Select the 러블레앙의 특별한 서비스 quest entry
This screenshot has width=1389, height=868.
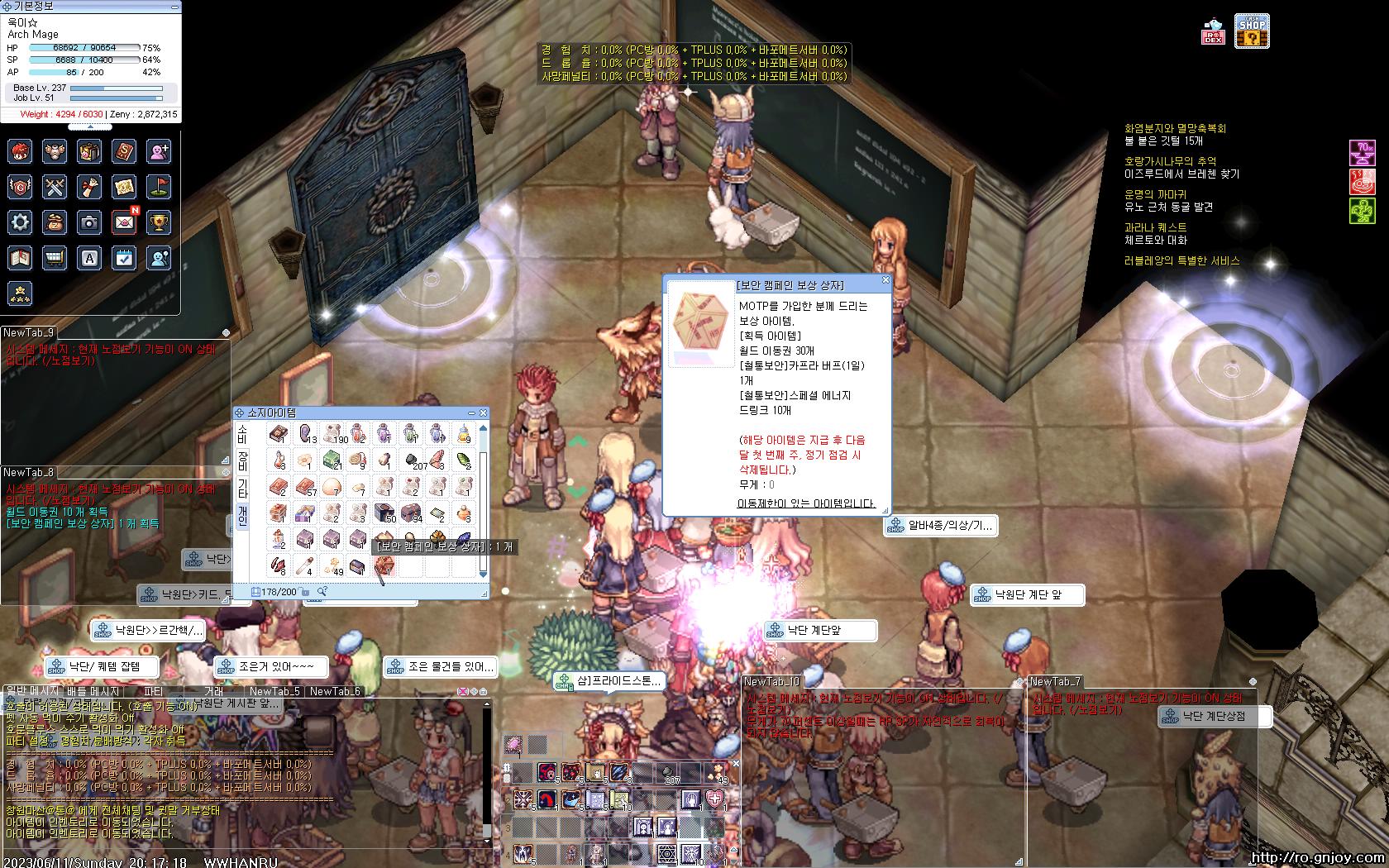pyautogui.click(x=1181, y=260)
